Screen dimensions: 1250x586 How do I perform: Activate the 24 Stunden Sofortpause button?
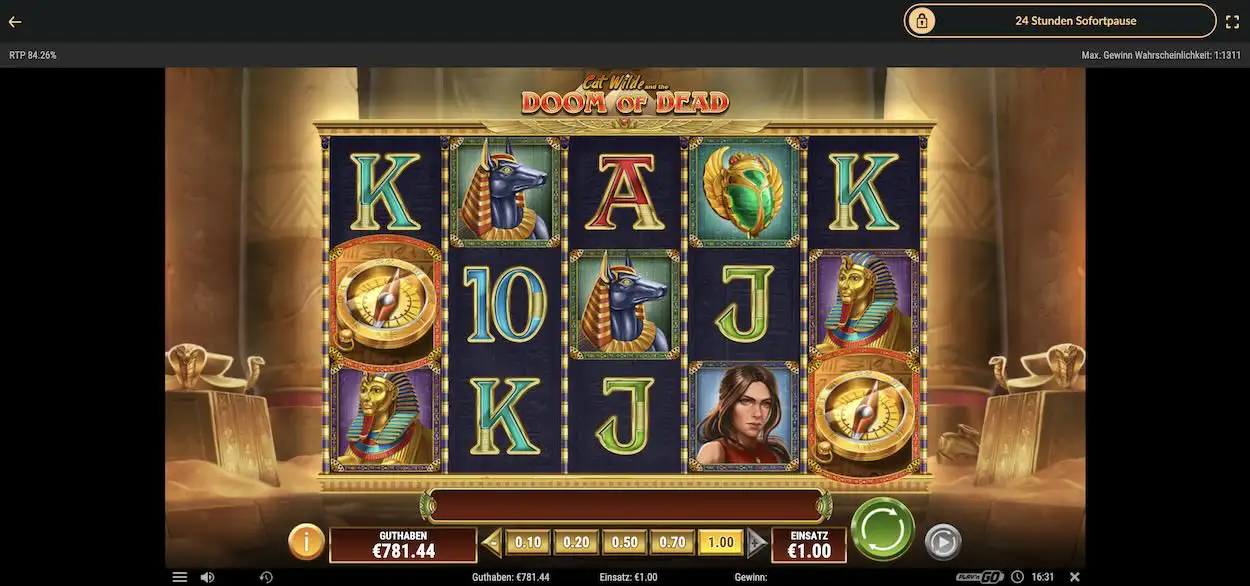(1060, 21)
